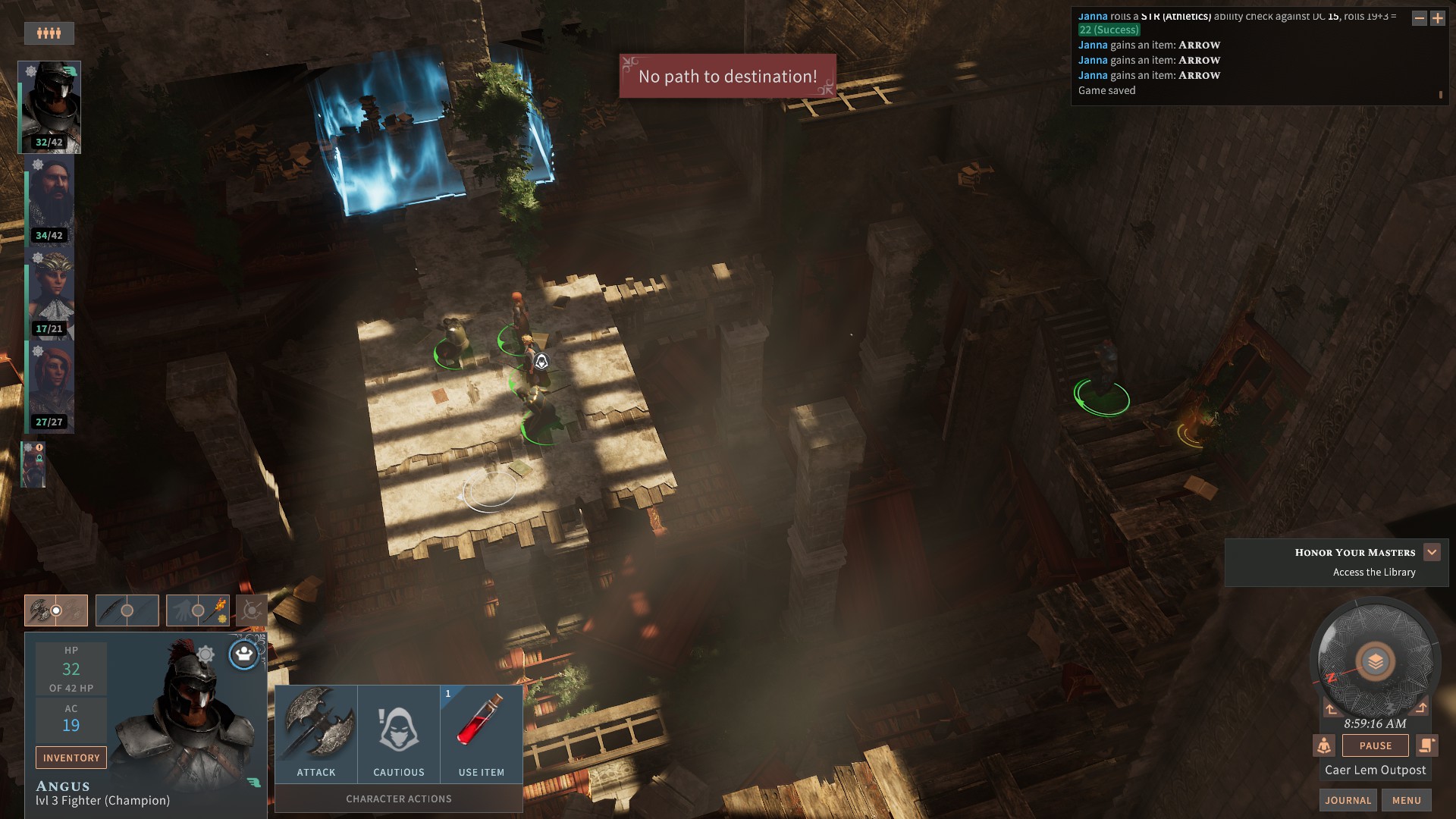This screenshot has width=1456, height=819.
Task: Toggle Cautious mode
Action: 399,733
